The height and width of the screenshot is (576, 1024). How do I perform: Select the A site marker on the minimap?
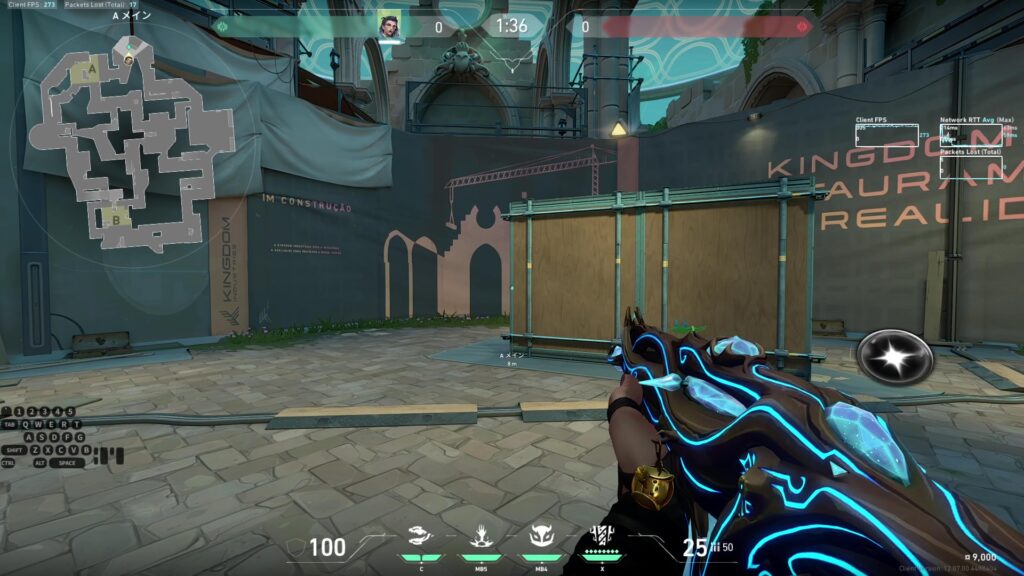pos(93,69)
